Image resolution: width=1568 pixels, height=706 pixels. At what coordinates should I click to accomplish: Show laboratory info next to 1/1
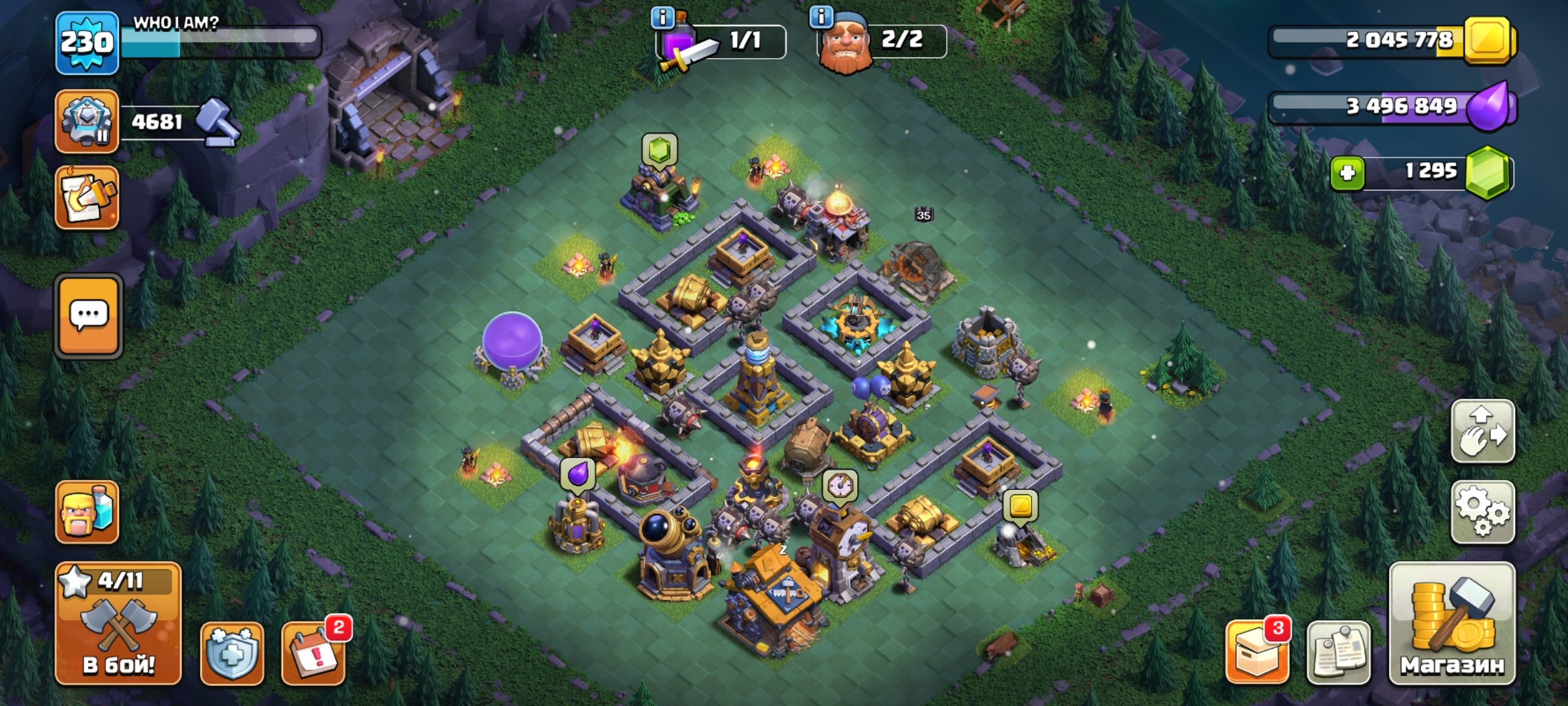click(x=662, y=18)
